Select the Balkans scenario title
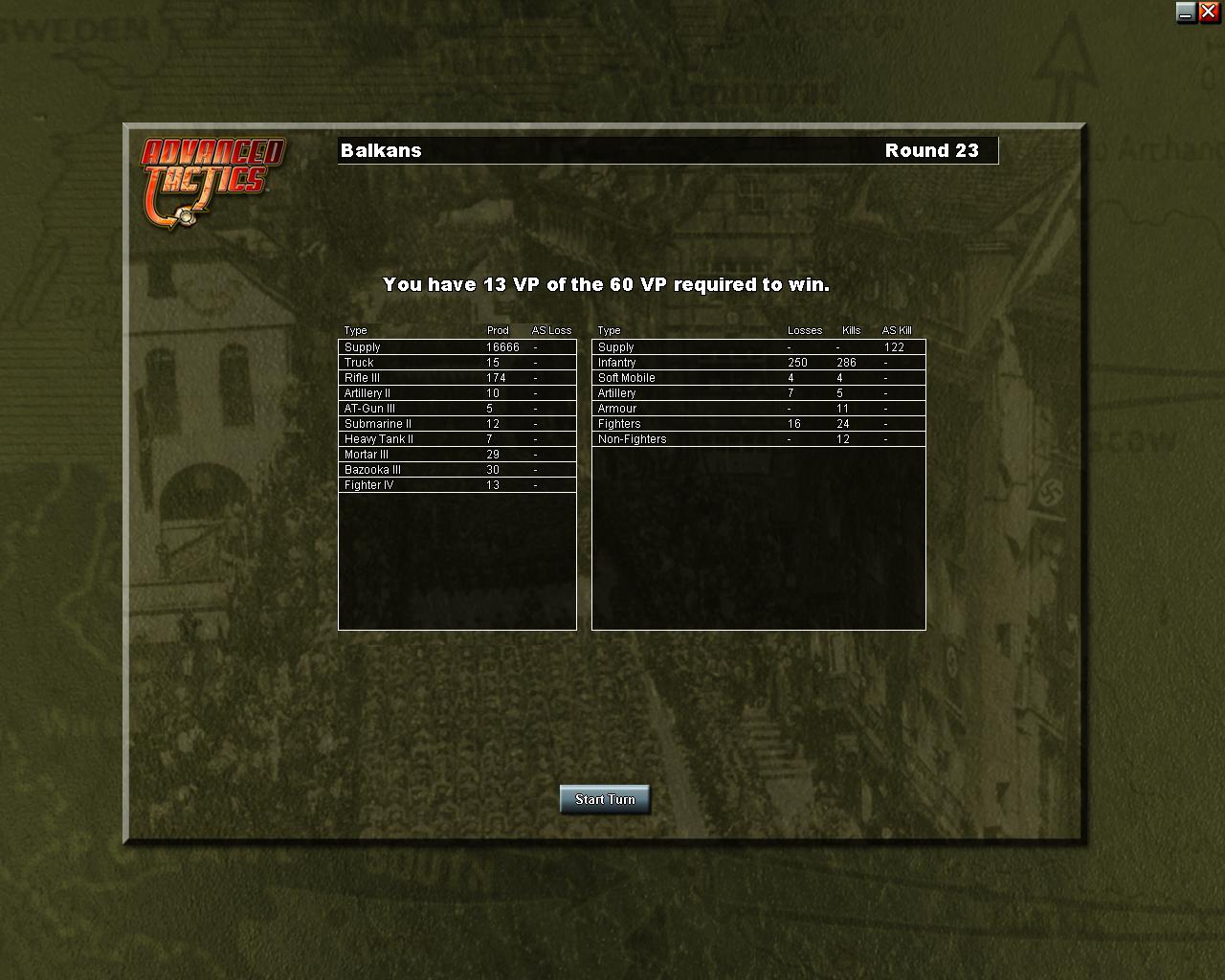This screenshot has height=980, width=1225. tap(381, 150)
